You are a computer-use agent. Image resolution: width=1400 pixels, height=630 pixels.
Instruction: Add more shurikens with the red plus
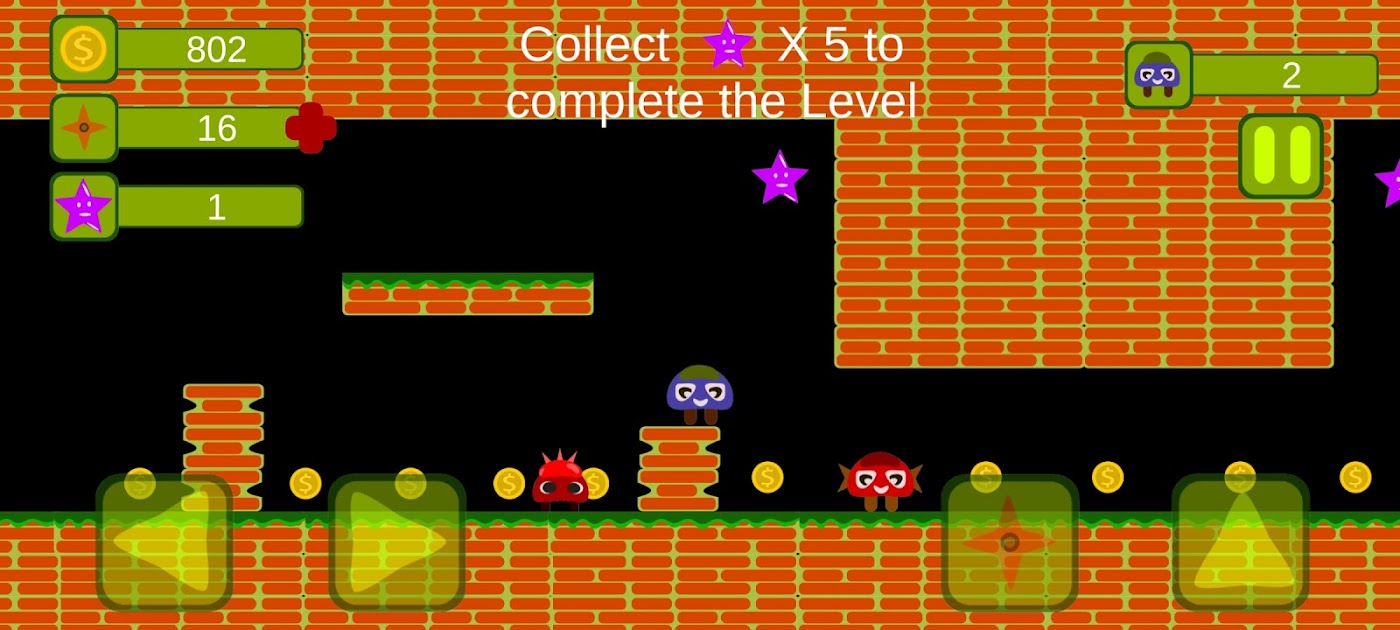[x=311, y=128]
